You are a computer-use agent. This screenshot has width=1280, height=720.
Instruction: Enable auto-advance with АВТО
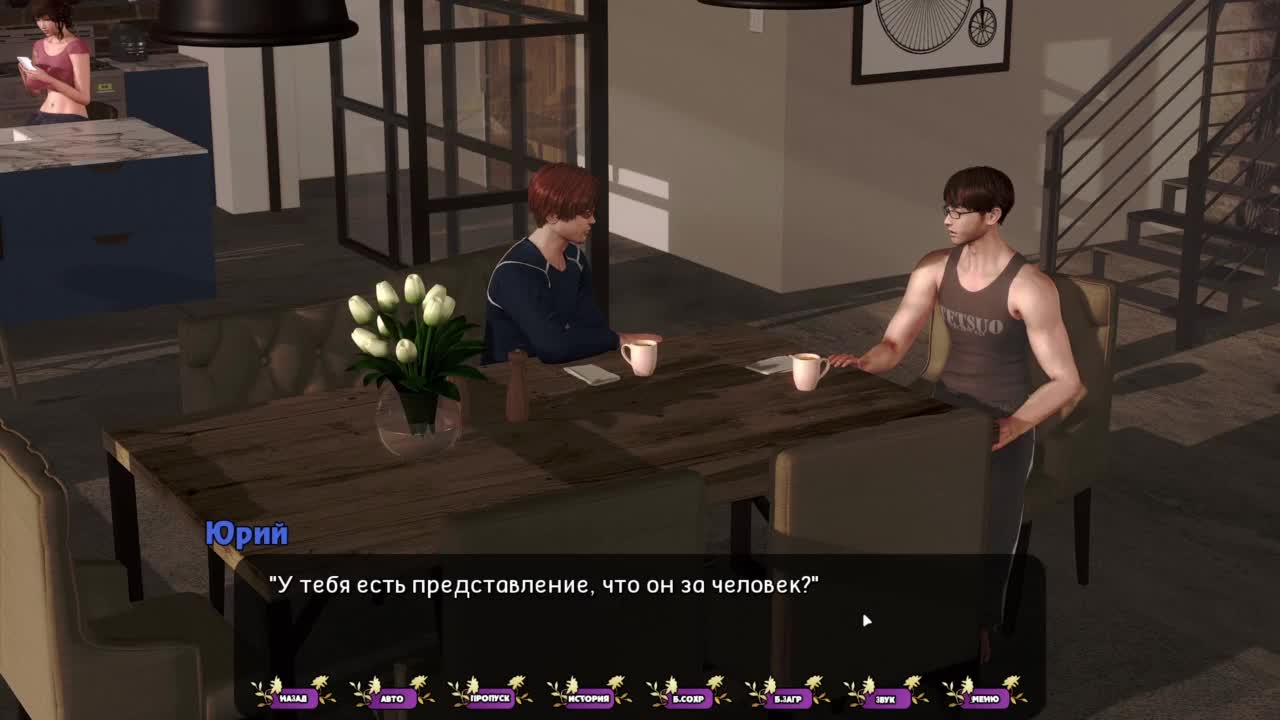tap(392, 698)
